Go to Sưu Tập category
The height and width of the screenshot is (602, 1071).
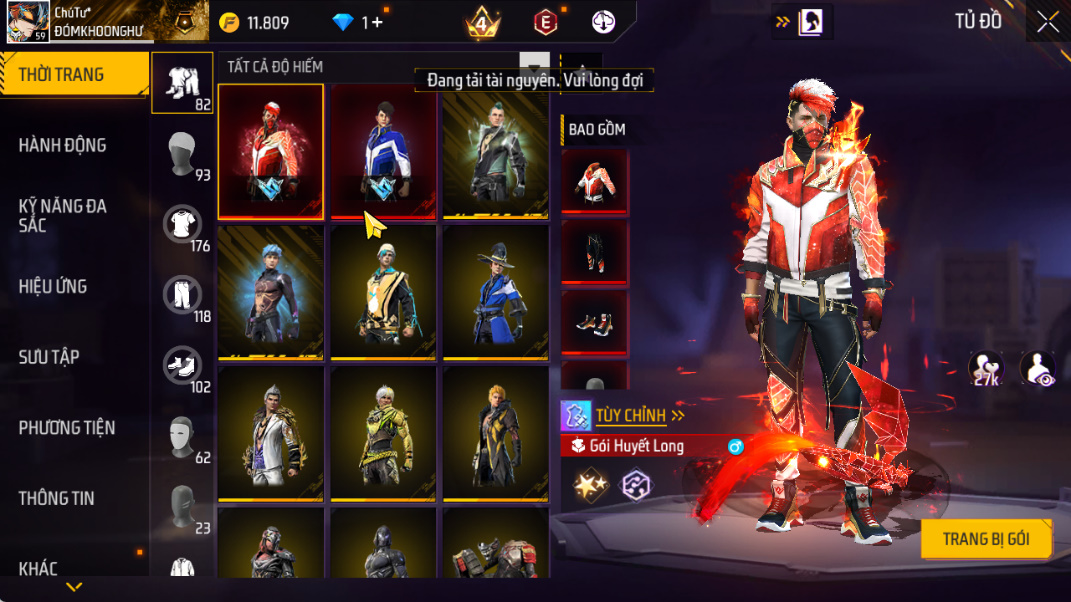coord(49,357)
